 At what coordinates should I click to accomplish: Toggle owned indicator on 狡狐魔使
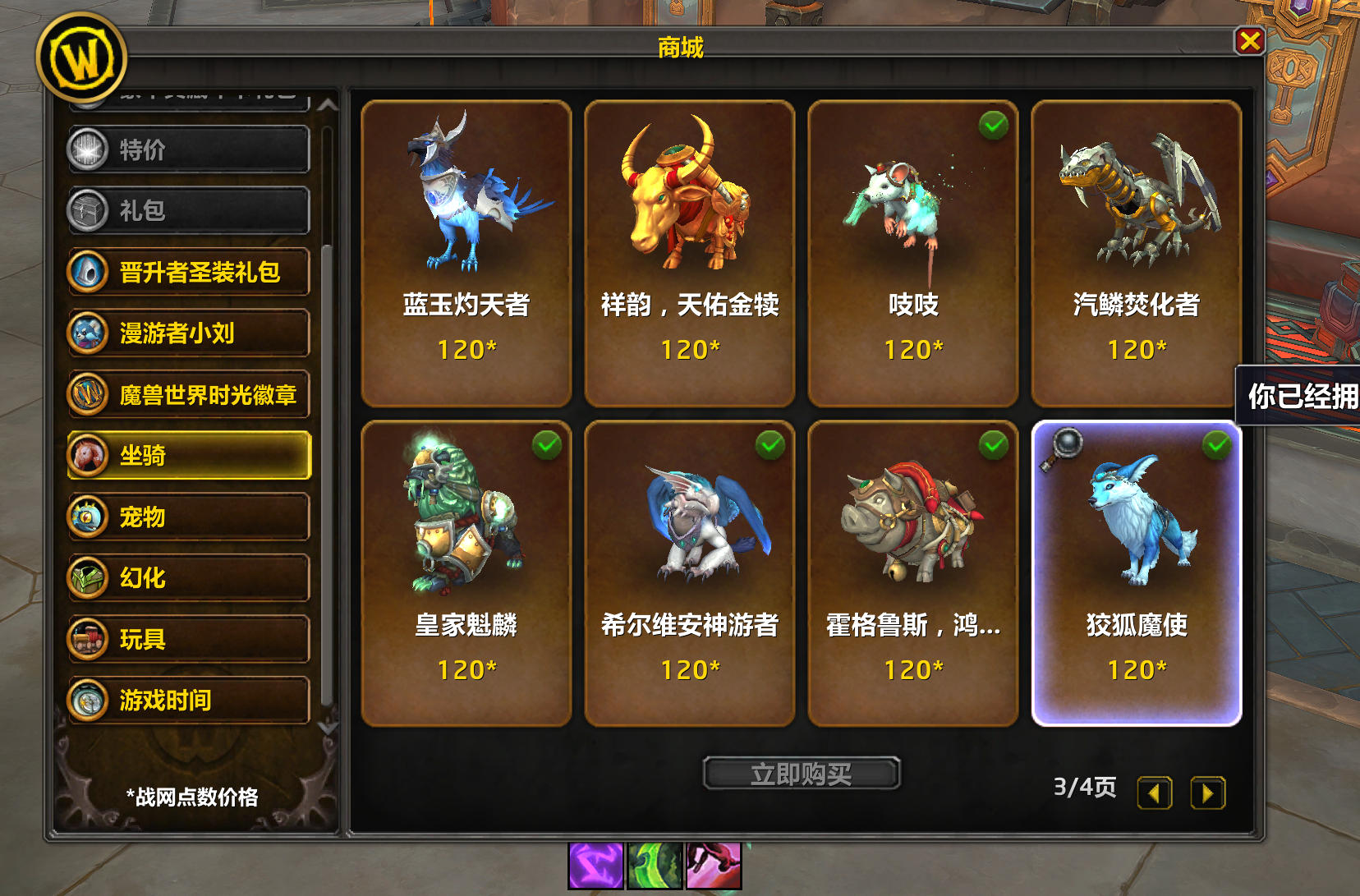[1218, 444]
